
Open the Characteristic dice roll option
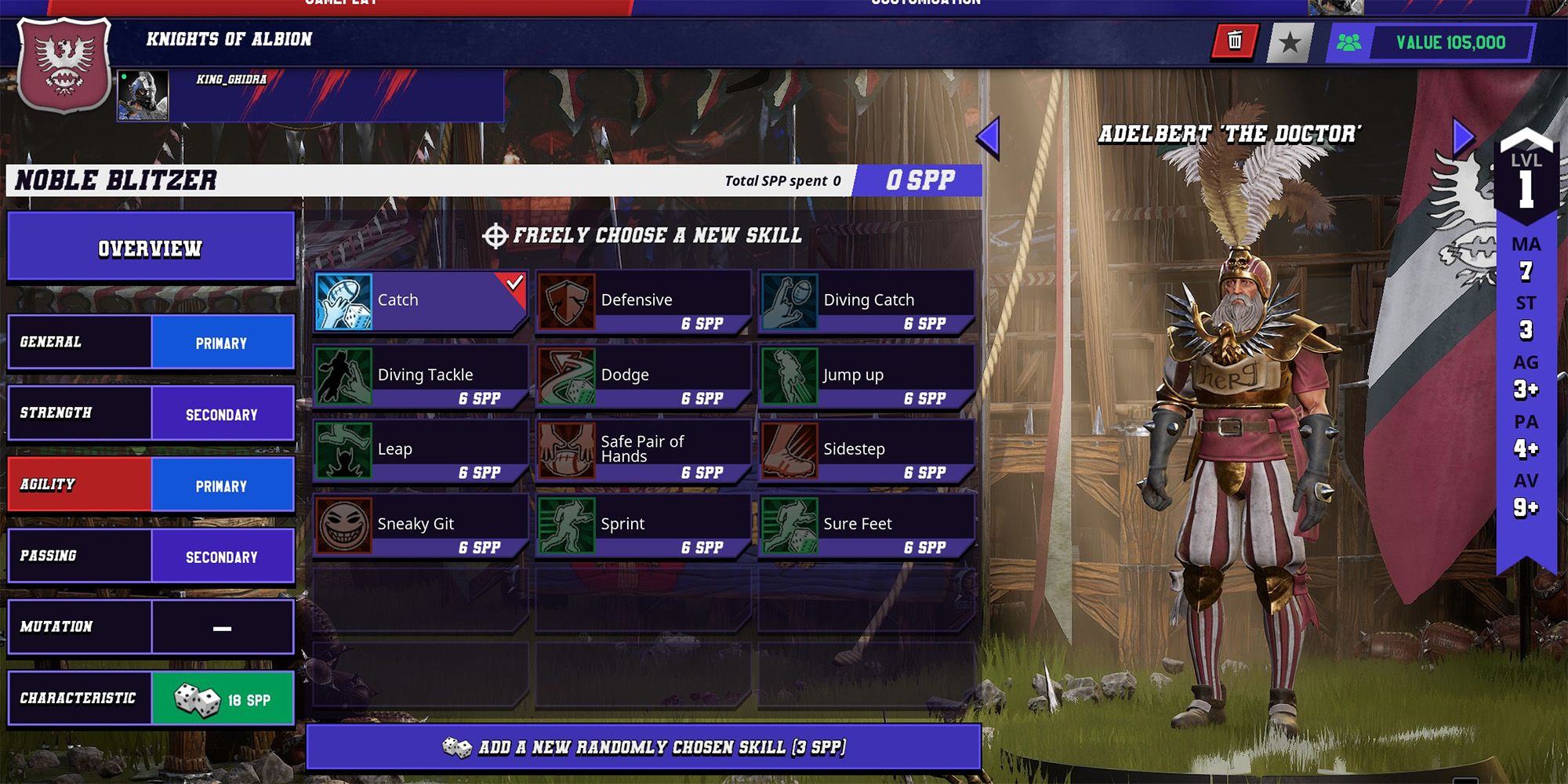coord(222,697)
